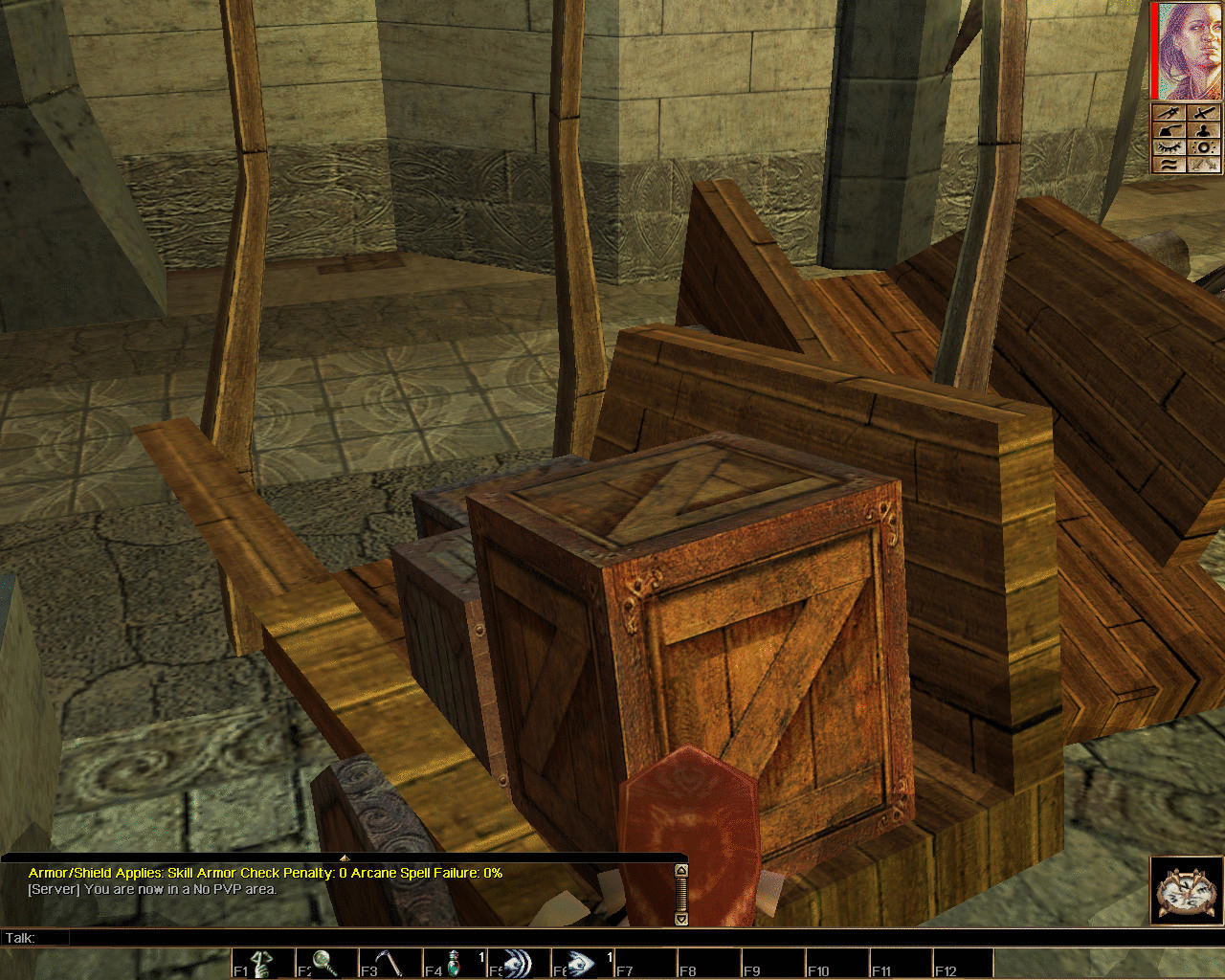Expand the chat window with the top arrow
The height and width of the screenshot is (980, 1225).
(x=345, y=857)
